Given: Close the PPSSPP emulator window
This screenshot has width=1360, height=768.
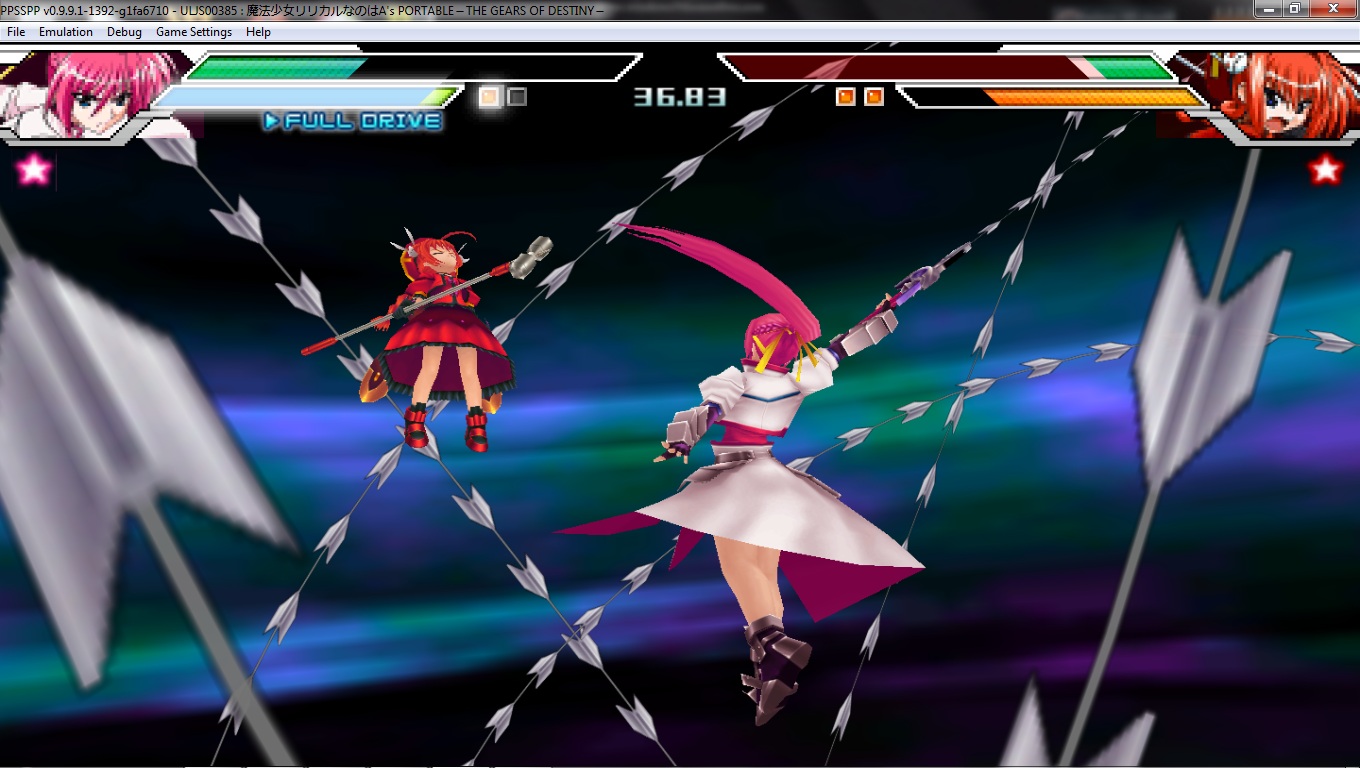Looking at the screenshot, I should coord(1331,8).
